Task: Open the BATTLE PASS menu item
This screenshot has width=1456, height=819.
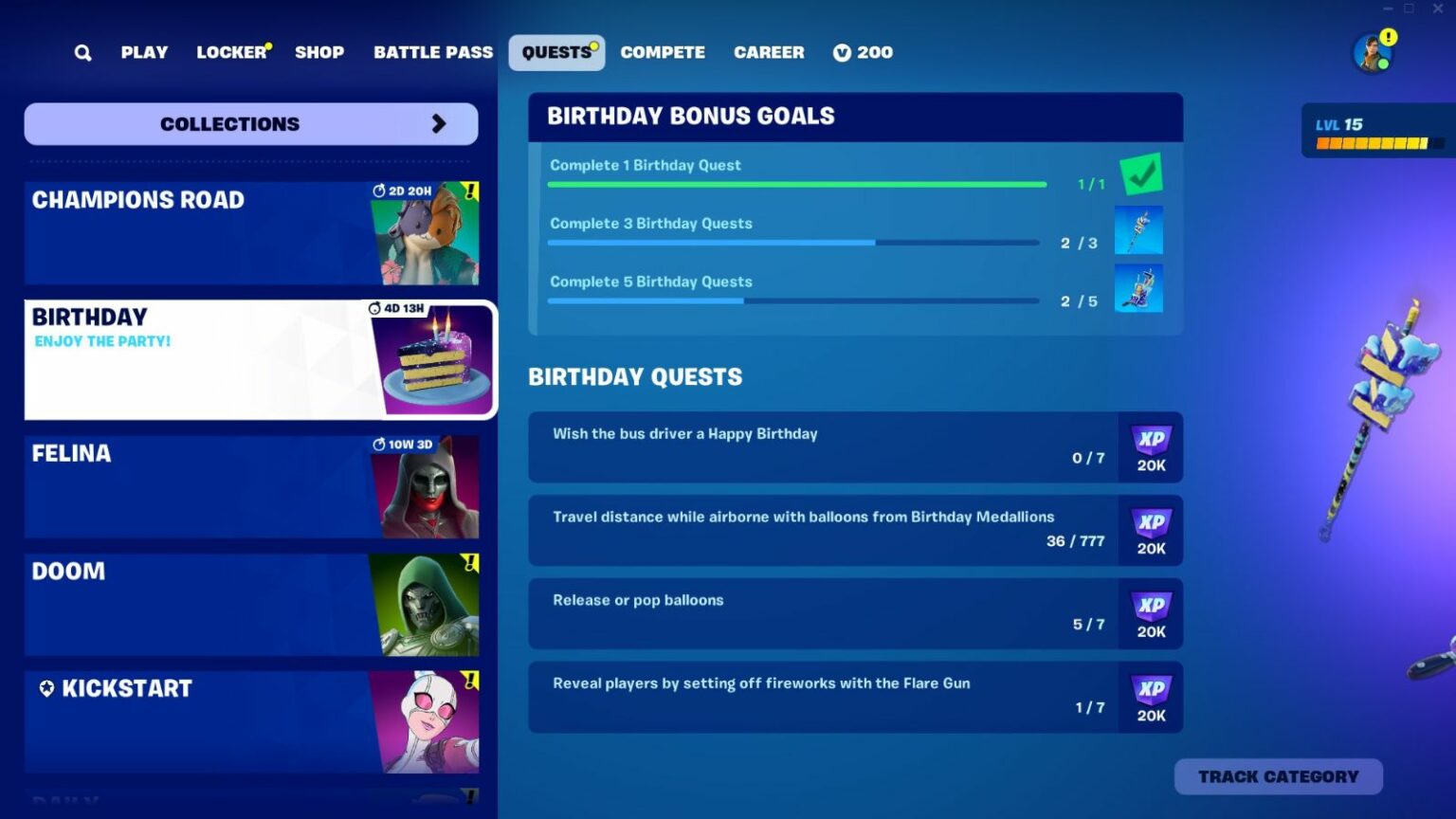Action: (x=432, y=52)
